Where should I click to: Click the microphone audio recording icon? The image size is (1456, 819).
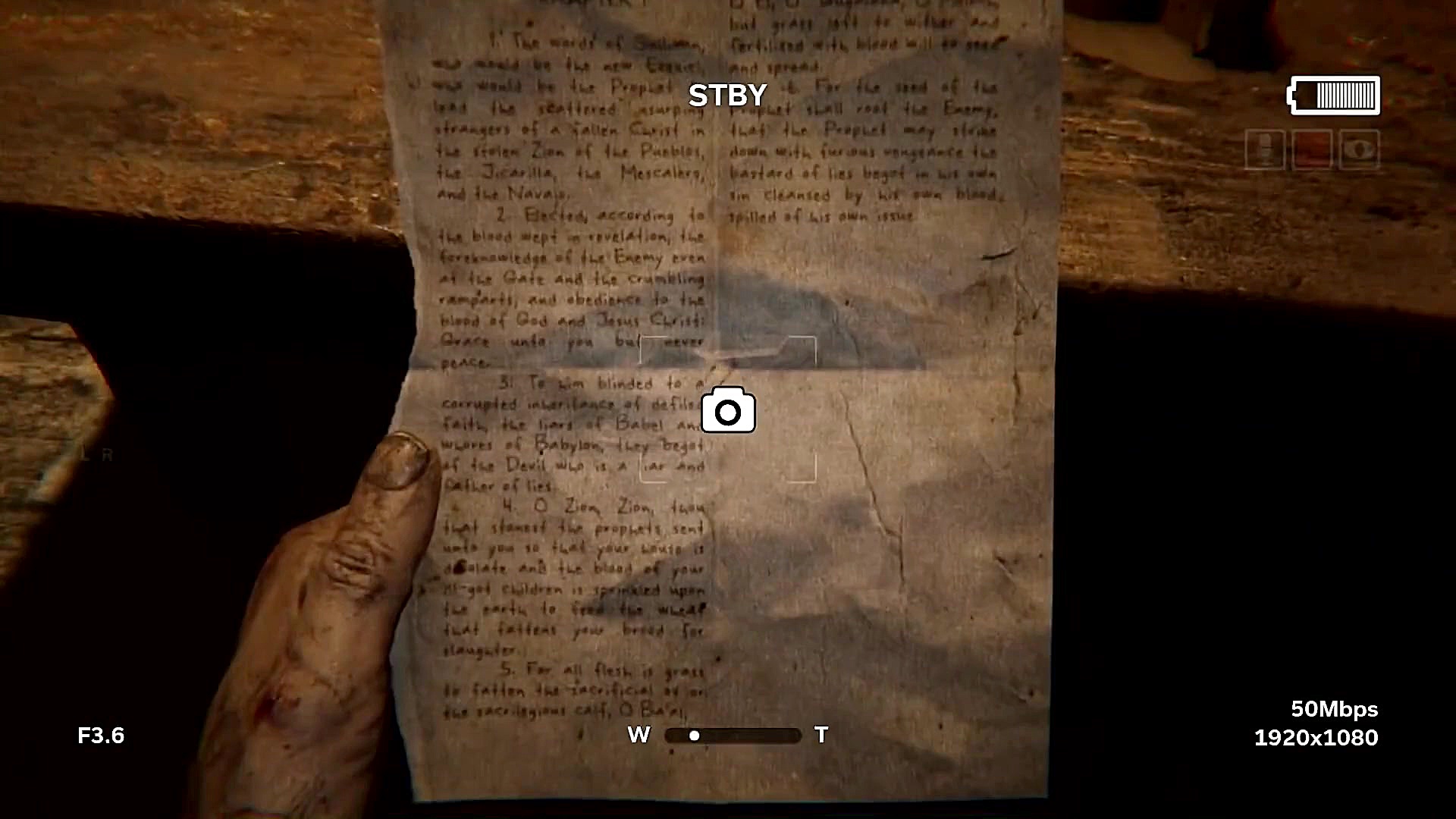click(1265, 149)
